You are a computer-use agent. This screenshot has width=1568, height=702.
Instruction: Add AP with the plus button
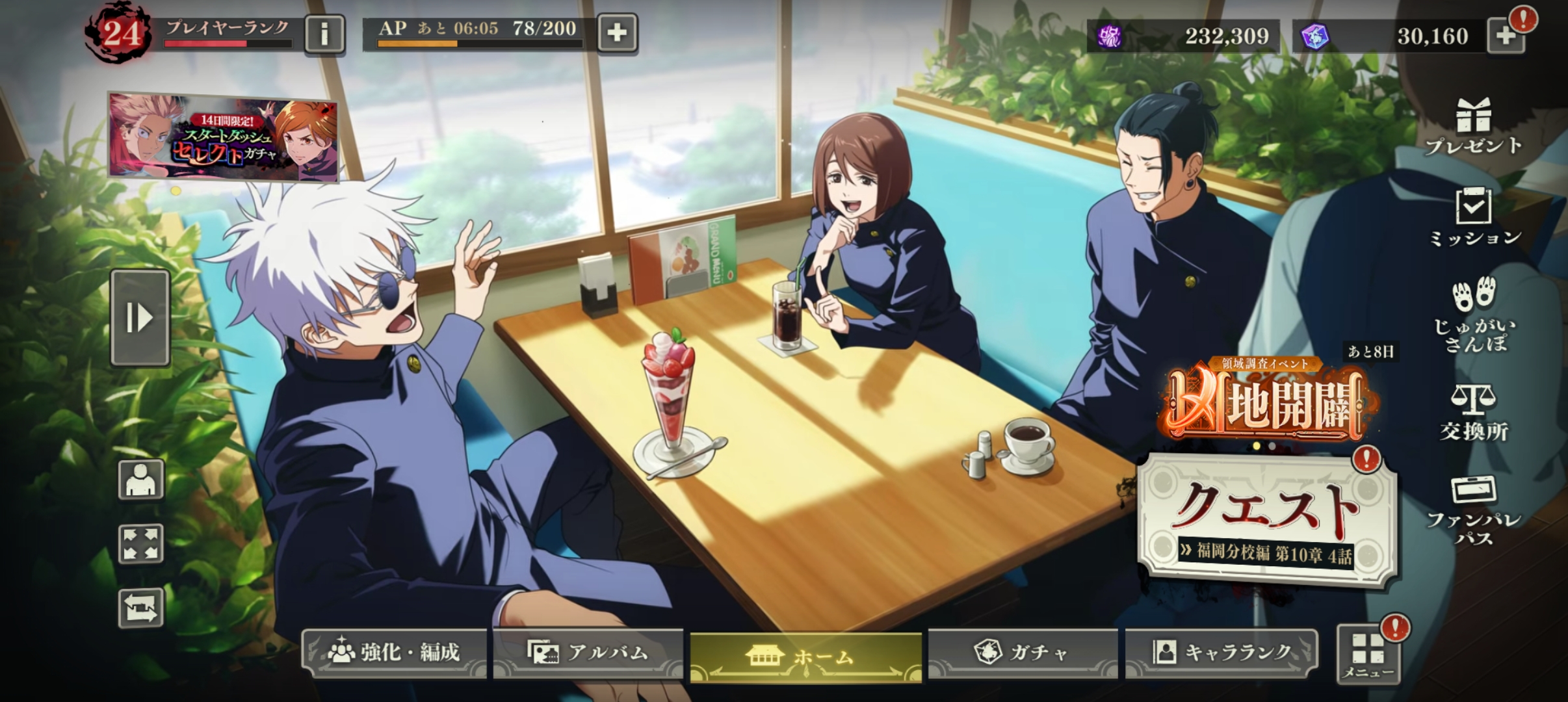[x=616, y=32]
